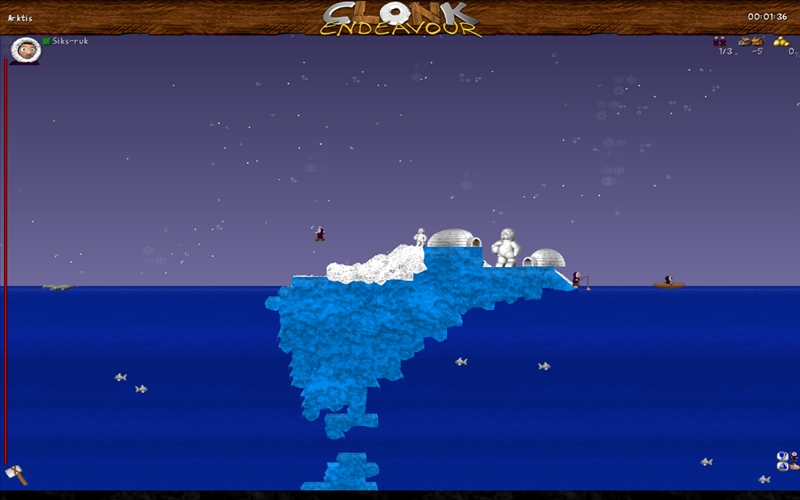Click the buildings icon in the HUD

(x=750, y=41)
